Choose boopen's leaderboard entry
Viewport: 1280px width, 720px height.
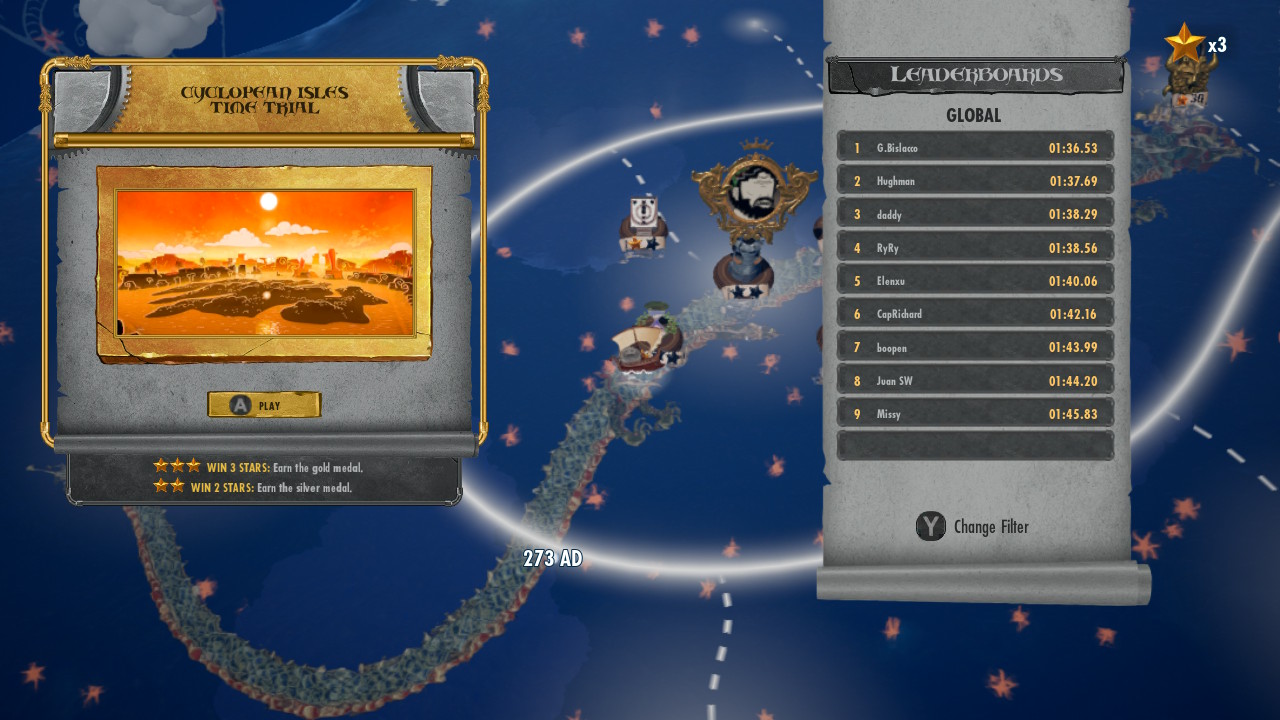(x=975, y=347)
